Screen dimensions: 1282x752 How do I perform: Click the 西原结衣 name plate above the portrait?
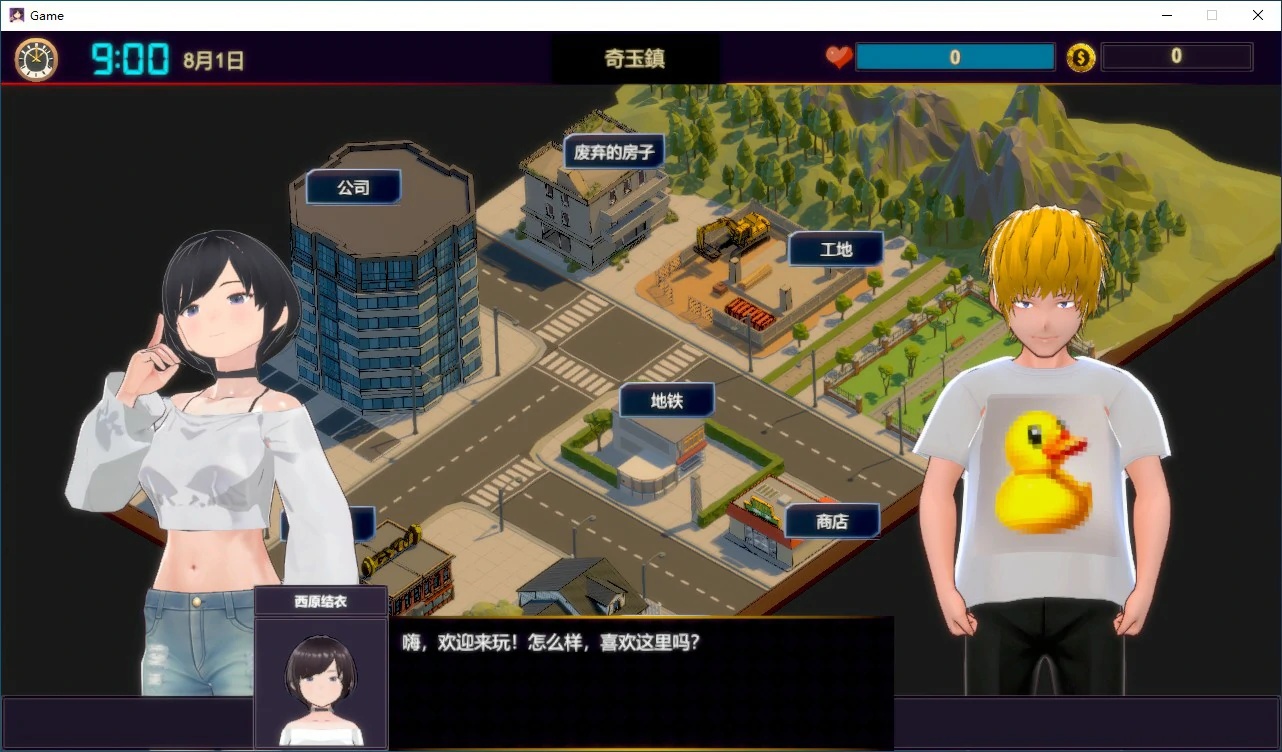pos(321,600)
